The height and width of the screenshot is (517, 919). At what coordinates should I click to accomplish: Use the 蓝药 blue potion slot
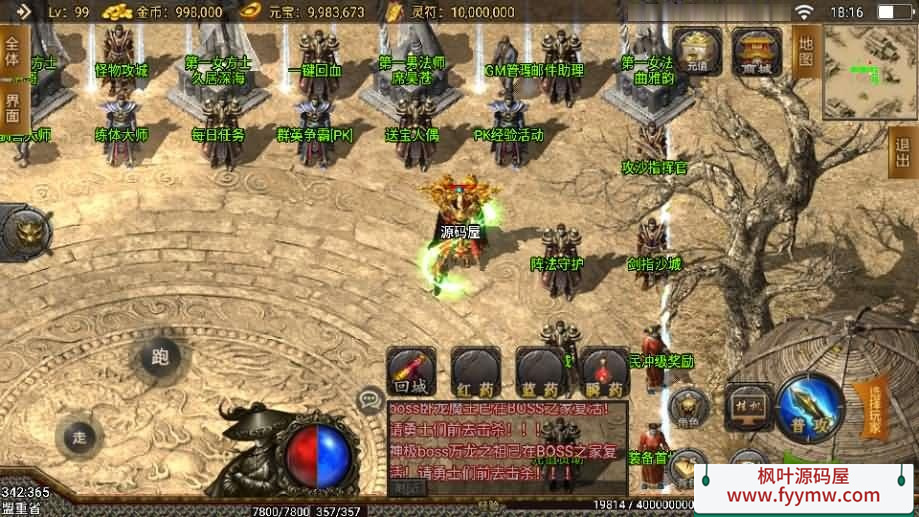point(540,372)
